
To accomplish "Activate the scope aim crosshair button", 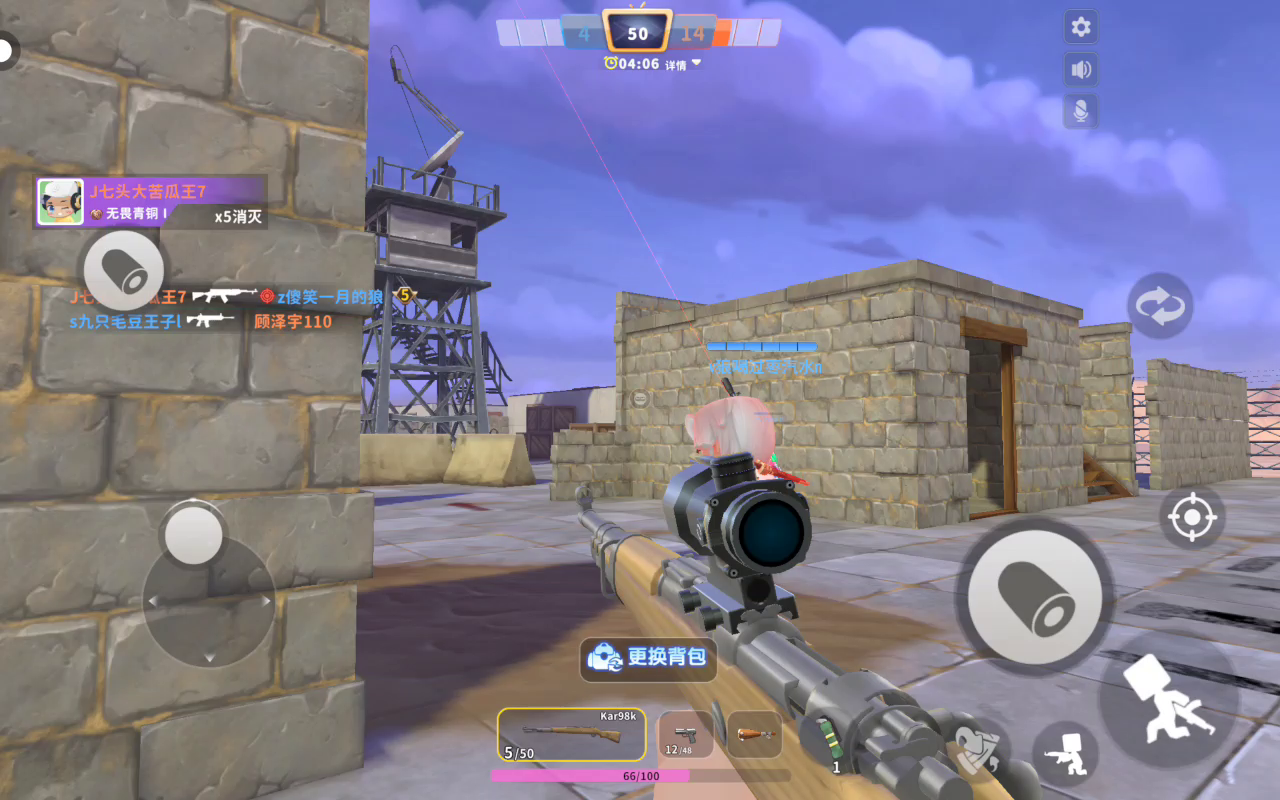I will pyautogui.click(x=1192, y=517).
